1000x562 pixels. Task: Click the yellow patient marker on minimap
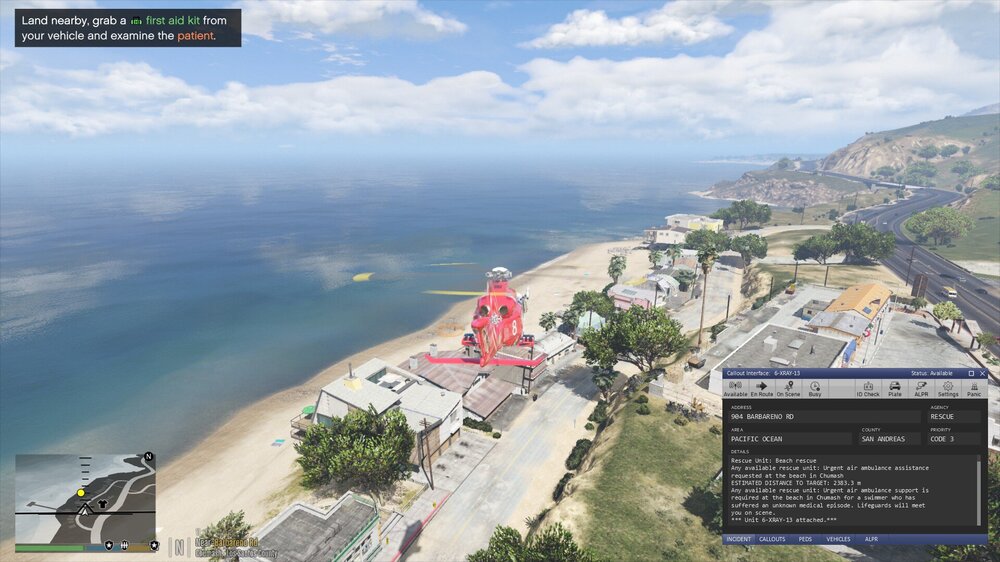coord(80,493)
